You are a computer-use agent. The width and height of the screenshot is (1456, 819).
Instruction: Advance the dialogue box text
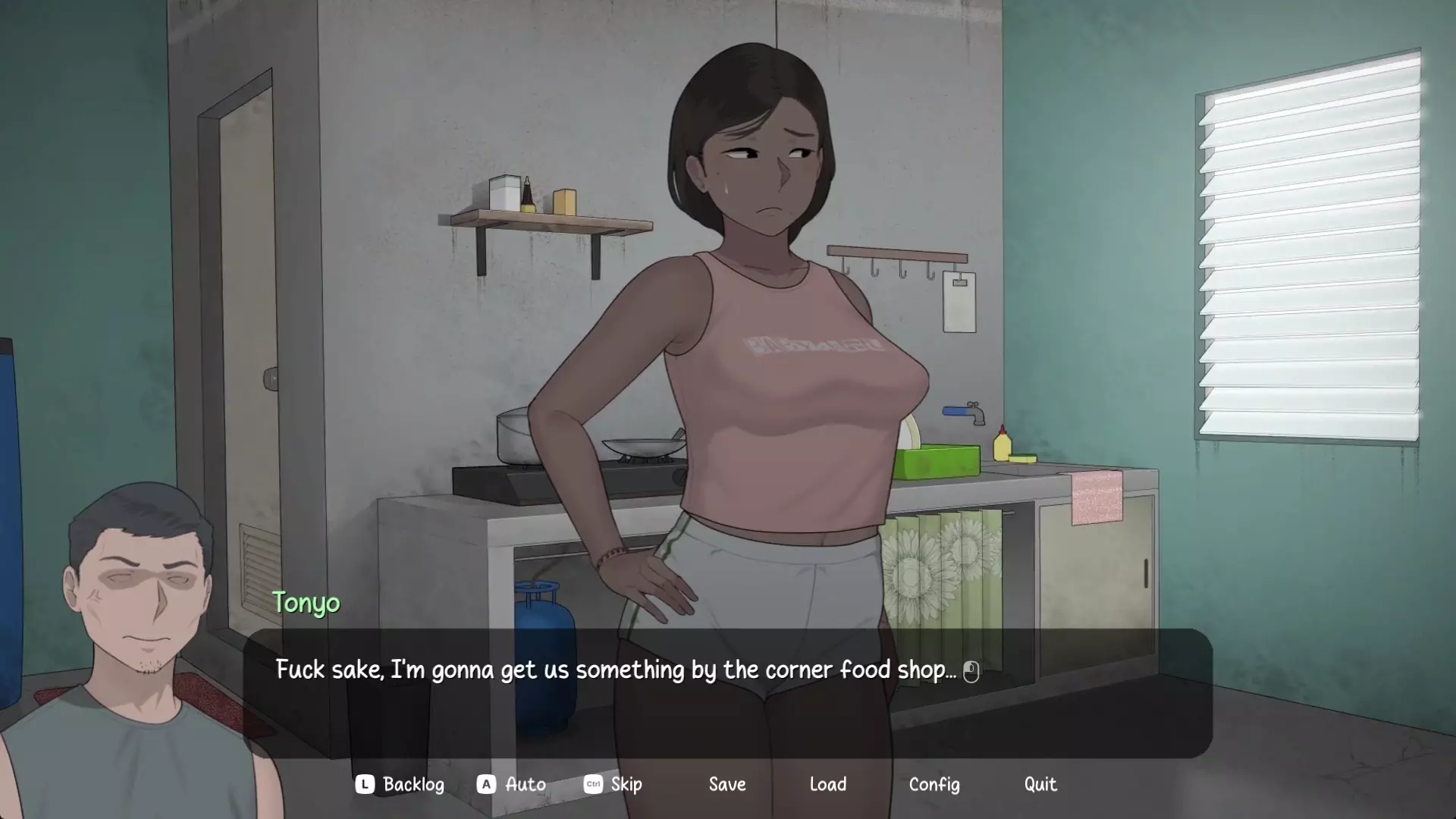(x=726, y=692)
